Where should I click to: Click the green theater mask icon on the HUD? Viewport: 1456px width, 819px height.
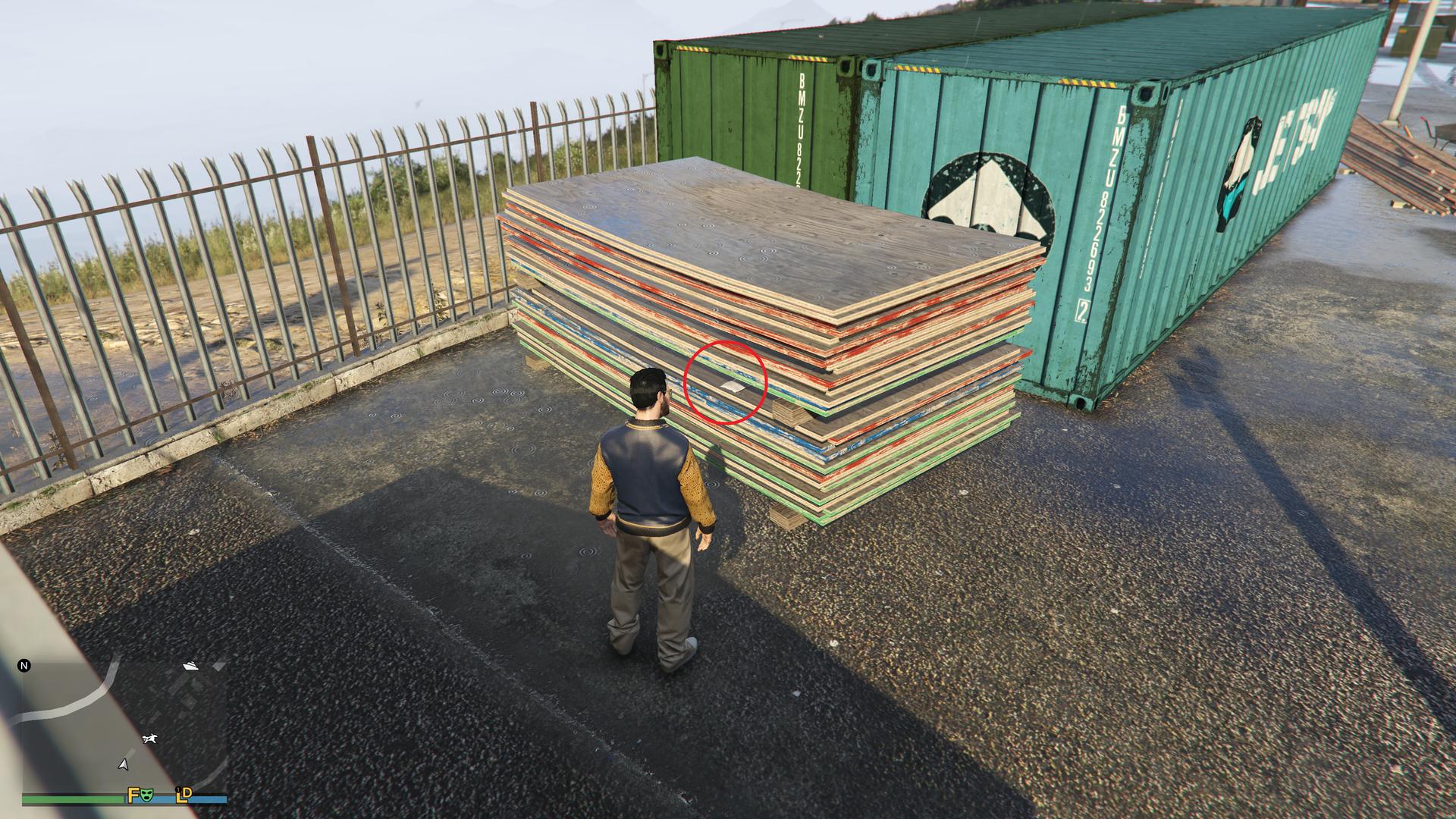[x=148, y=795]
